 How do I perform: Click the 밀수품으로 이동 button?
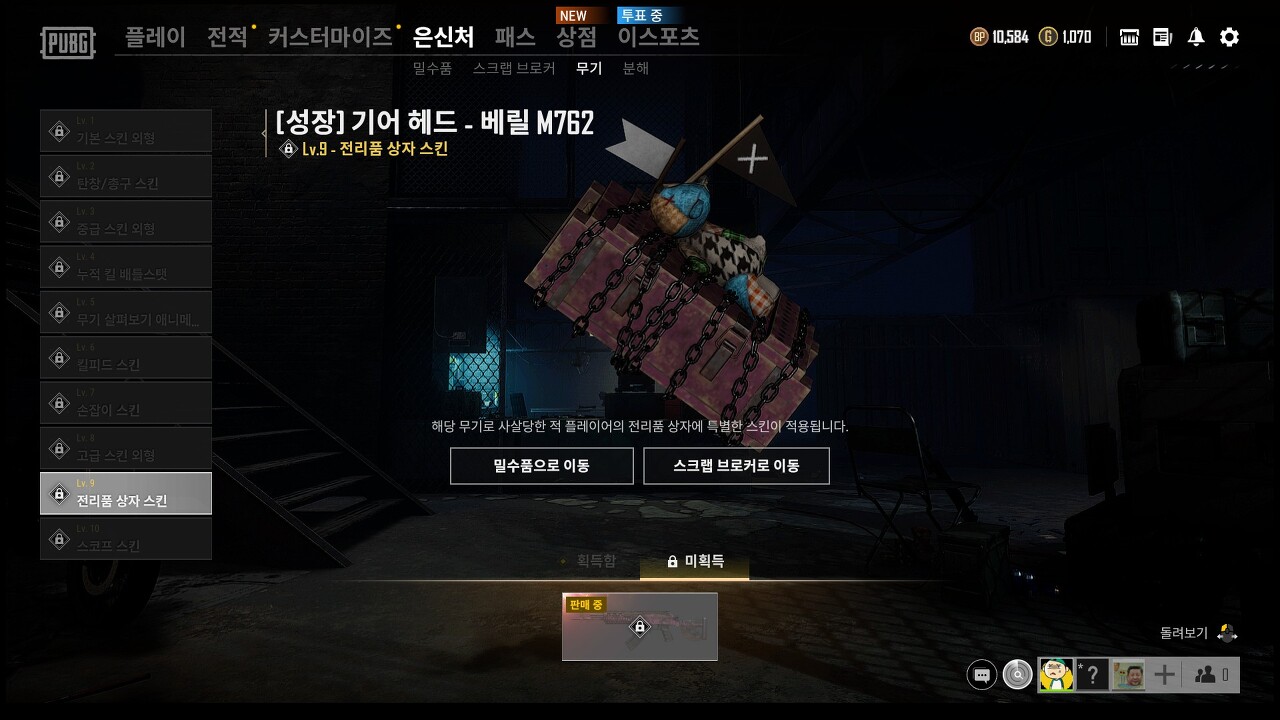[541, 465]
